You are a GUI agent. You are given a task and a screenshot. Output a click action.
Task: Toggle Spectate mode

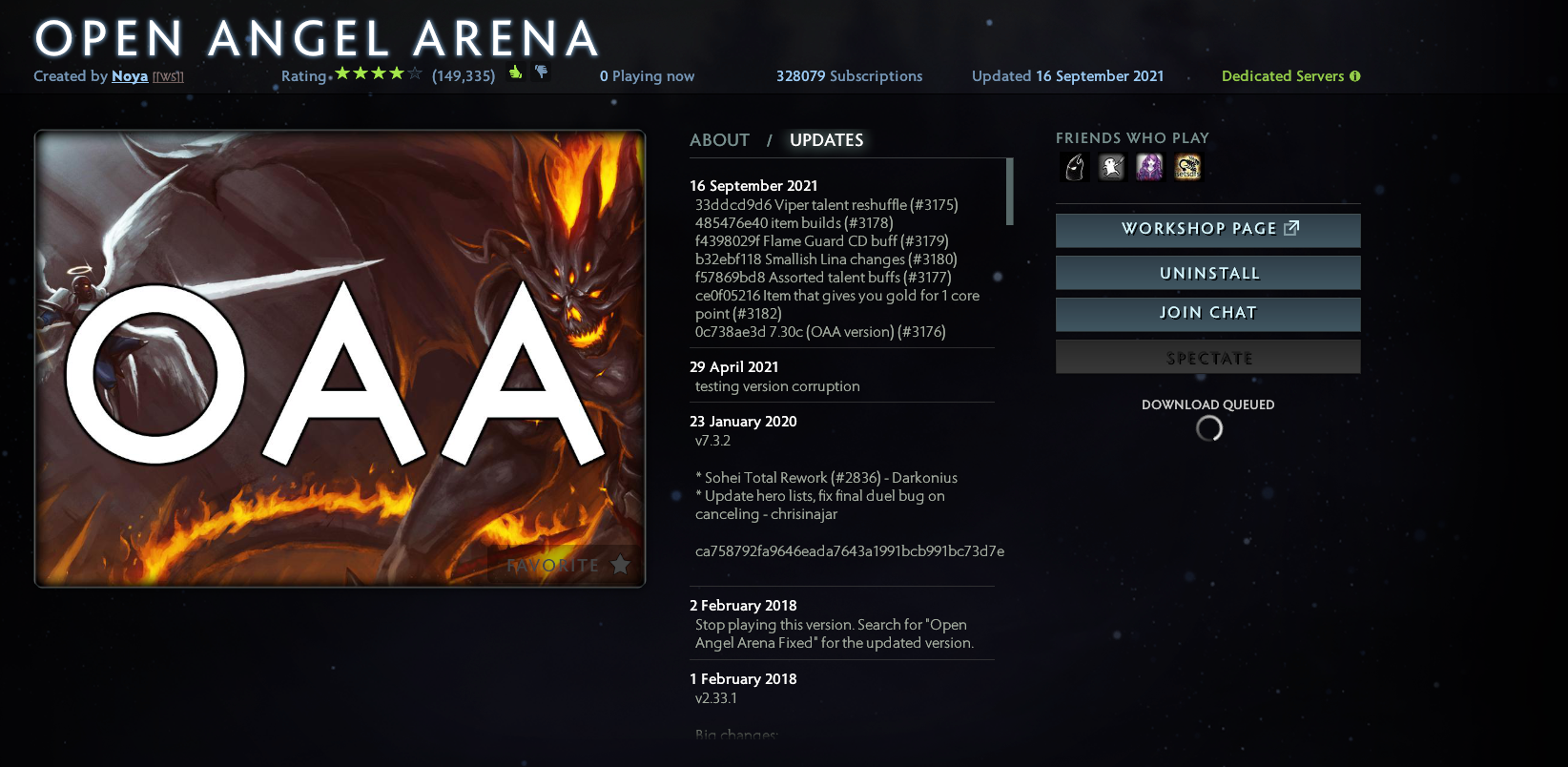click(x=1207, y=357)
